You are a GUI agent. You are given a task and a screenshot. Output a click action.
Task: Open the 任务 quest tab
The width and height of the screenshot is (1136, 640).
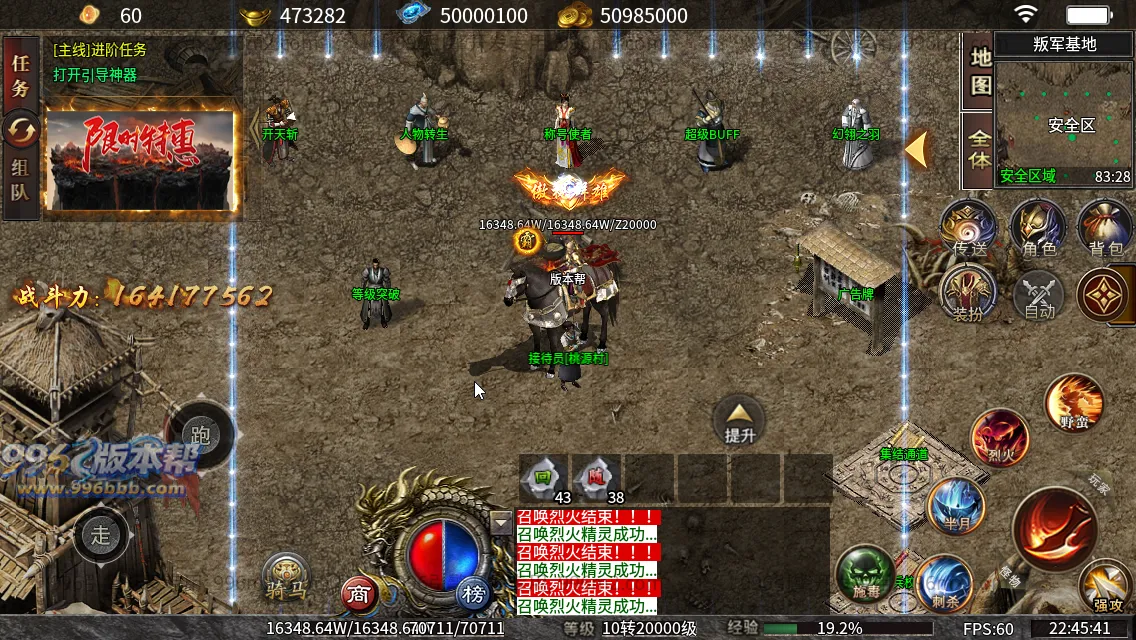[x=20, y=74]
